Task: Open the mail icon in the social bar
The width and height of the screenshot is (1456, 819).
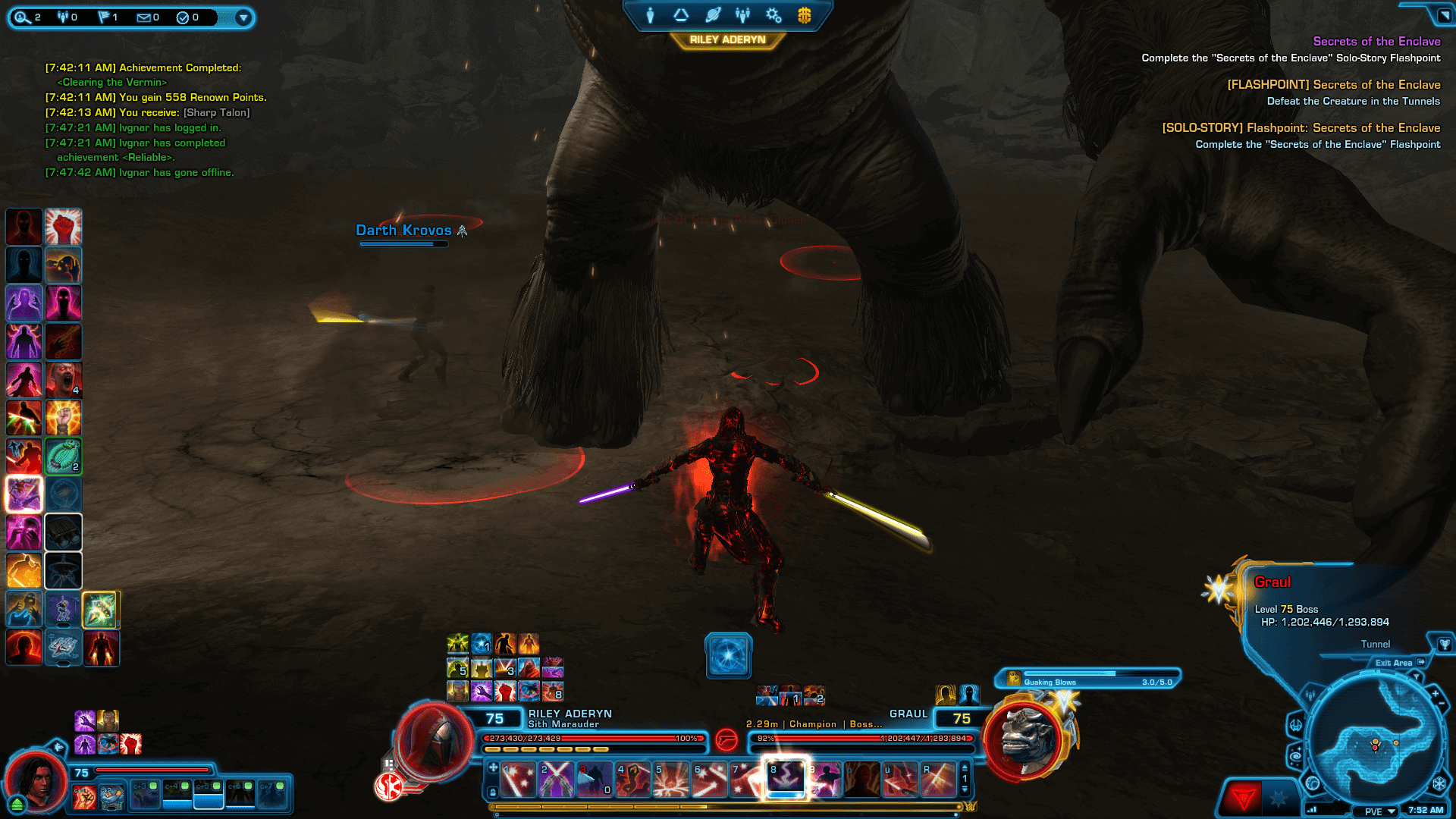Action: (x=144, y=17)
